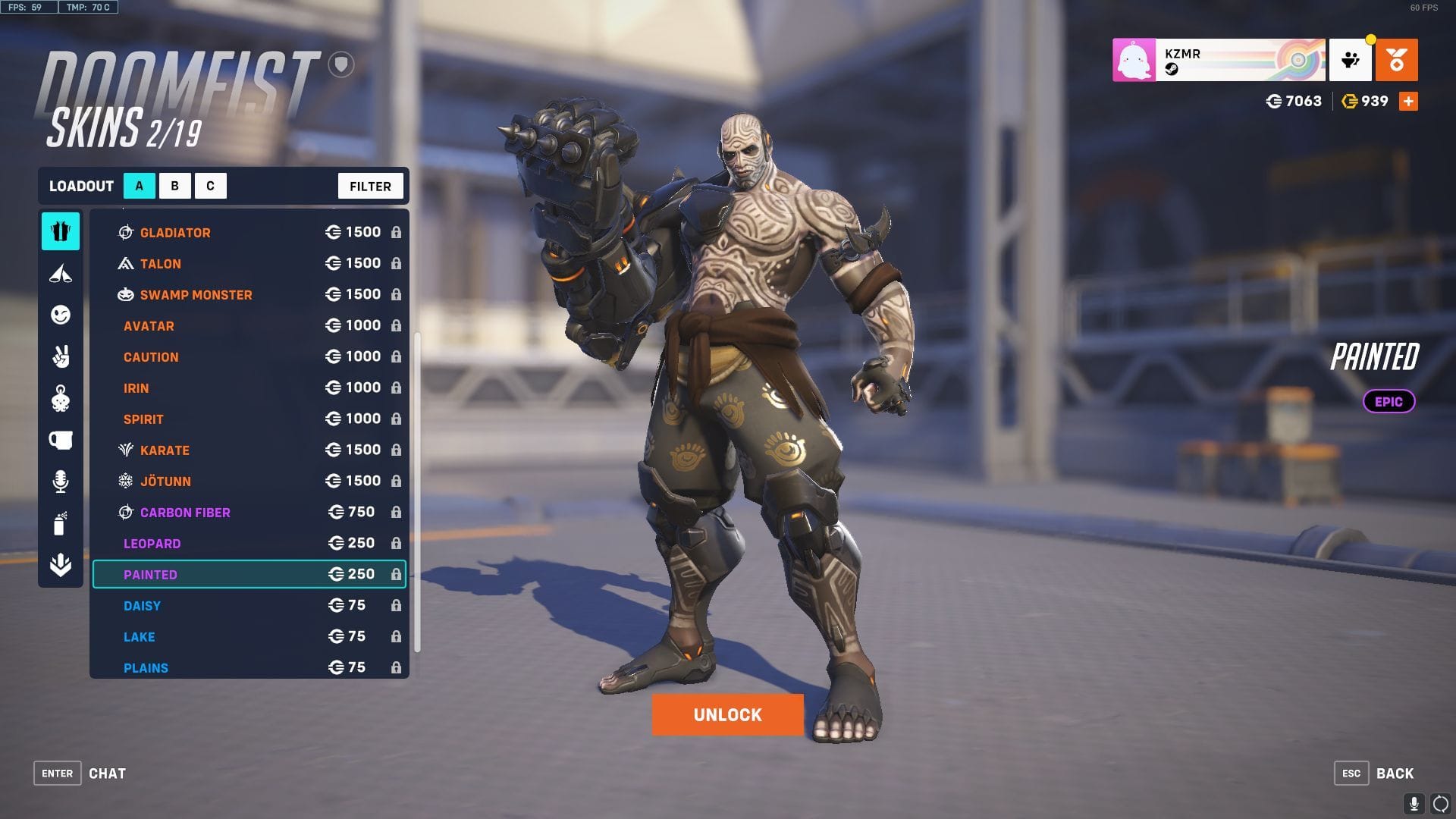Select the Painted skin entry
This screenshot has height=819, width=1456.
pyautogui.click(x=248, y=574)
